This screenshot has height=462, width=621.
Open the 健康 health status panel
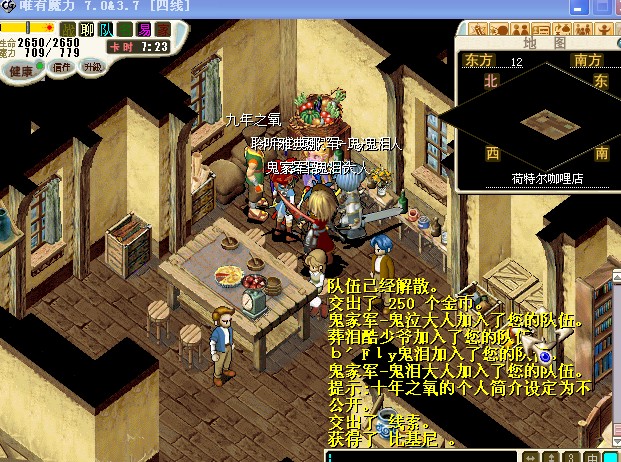click(20, 71)
